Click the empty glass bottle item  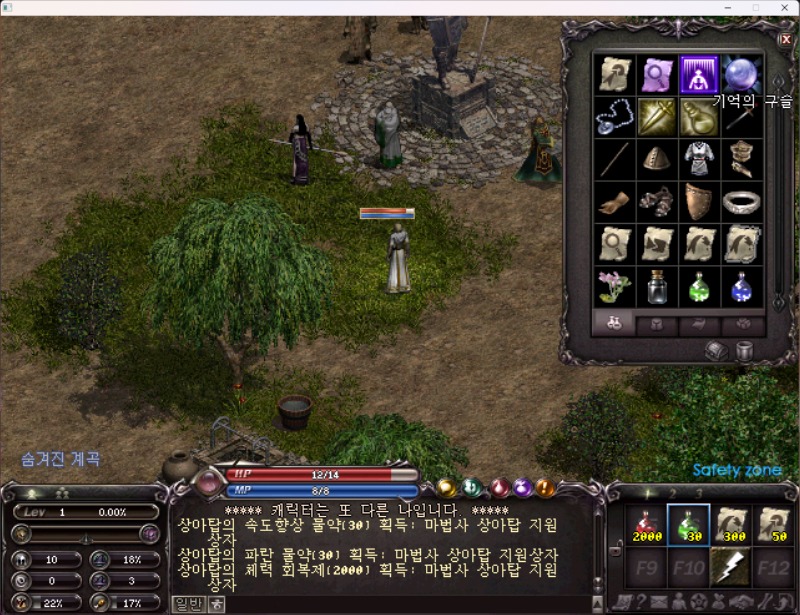coord(657,286)
